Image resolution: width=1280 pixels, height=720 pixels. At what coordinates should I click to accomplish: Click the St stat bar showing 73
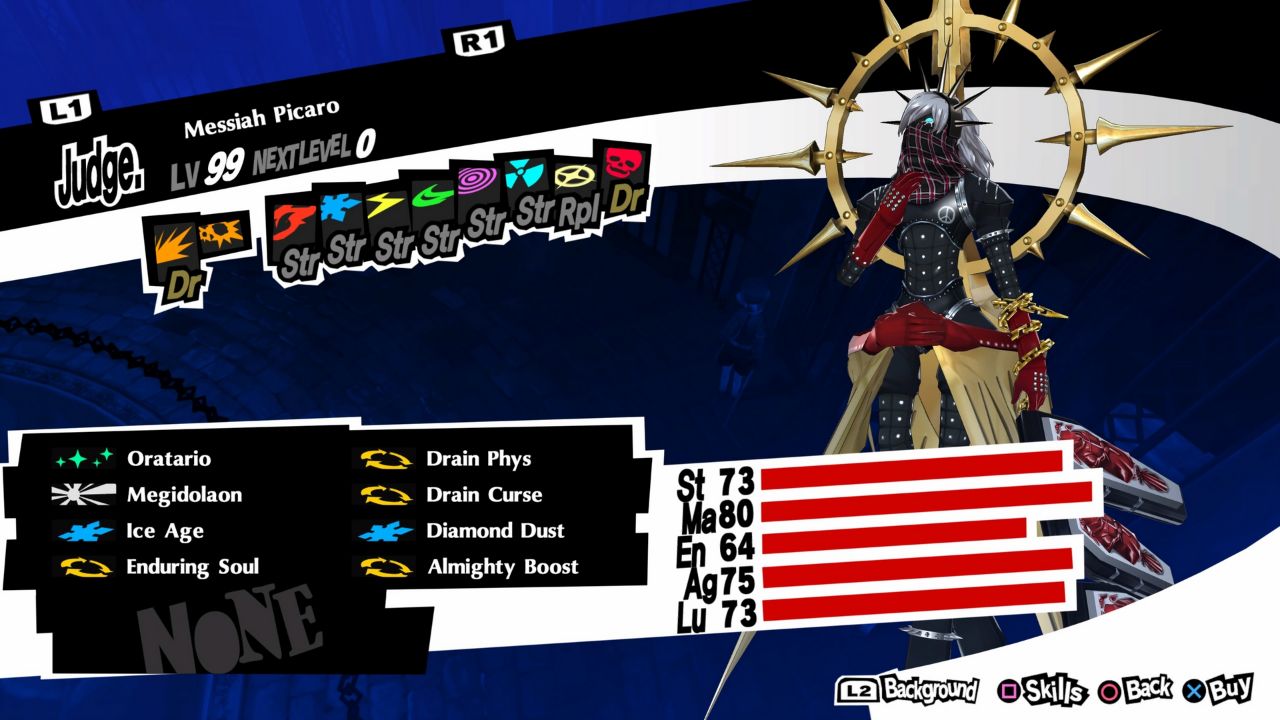[x=910, y=470]
